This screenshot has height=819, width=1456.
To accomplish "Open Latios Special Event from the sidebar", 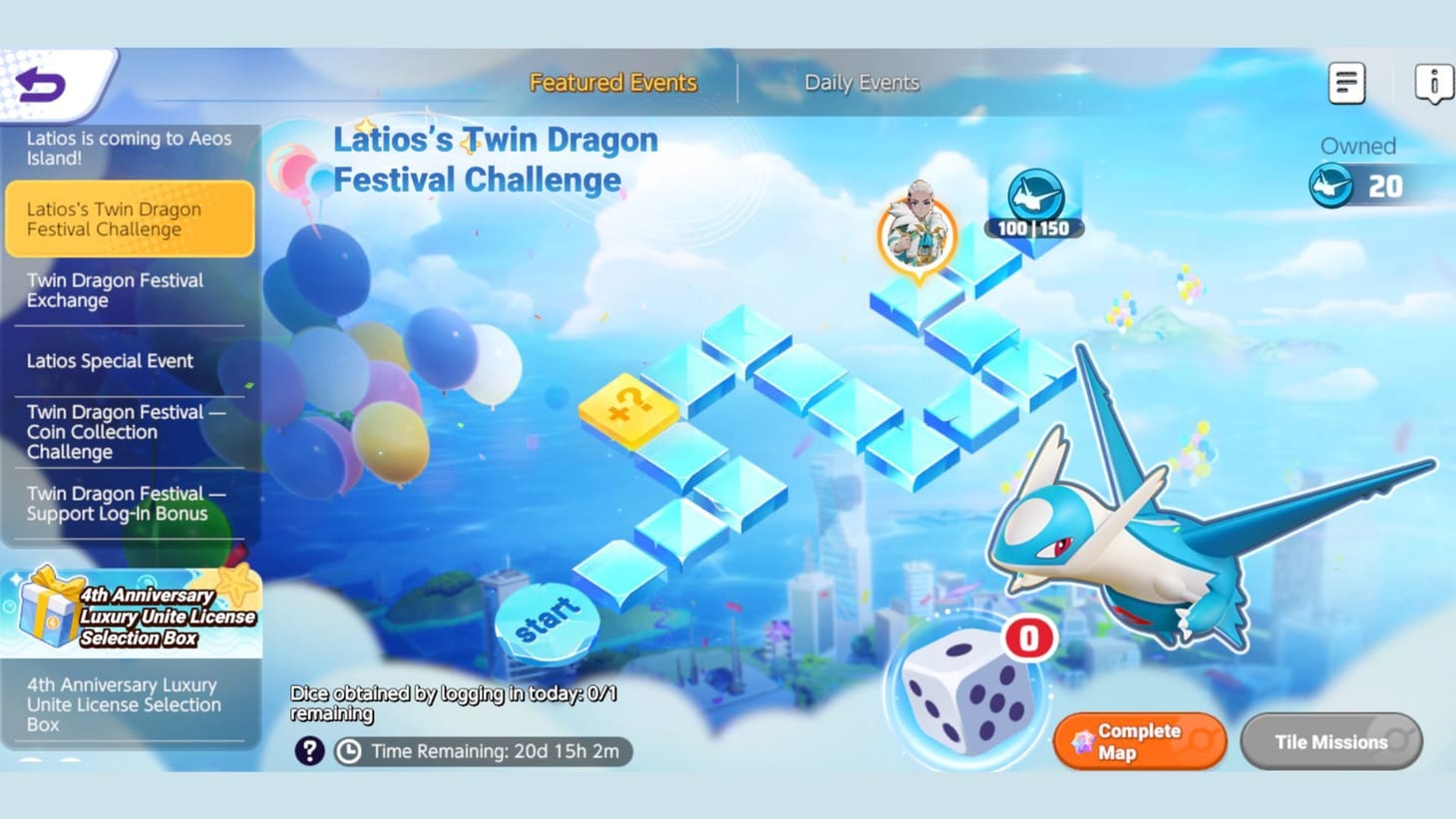I will [110, 361].
